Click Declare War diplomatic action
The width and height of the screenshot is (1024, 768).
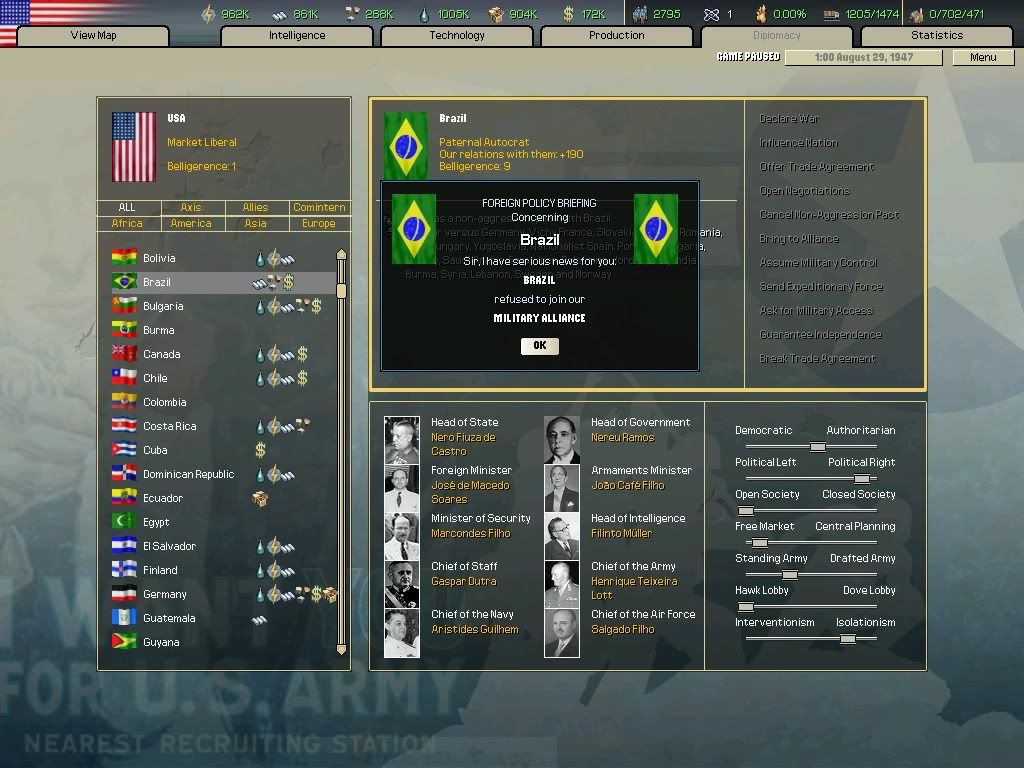click(x=789, y=119)
